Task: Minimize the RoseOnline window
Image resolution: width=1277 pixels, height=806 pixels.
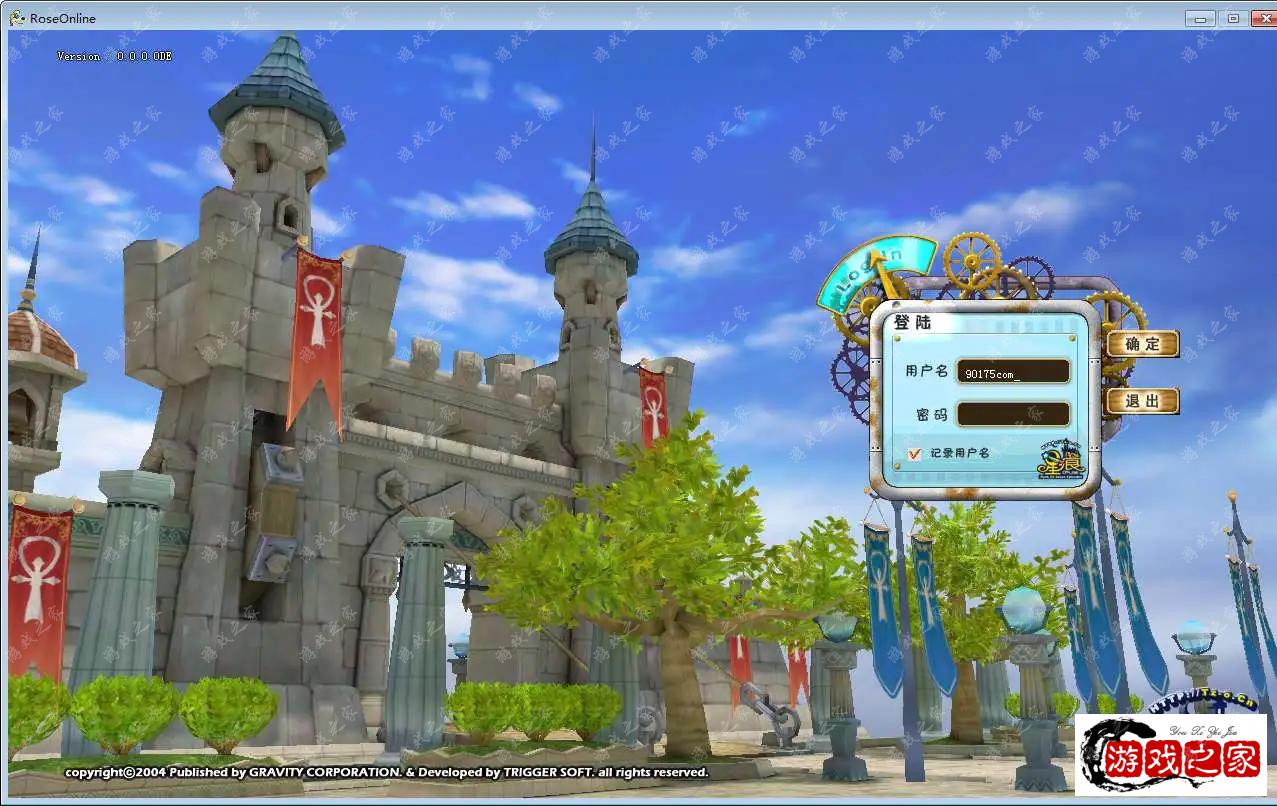Action: [x=1201, y=18]
